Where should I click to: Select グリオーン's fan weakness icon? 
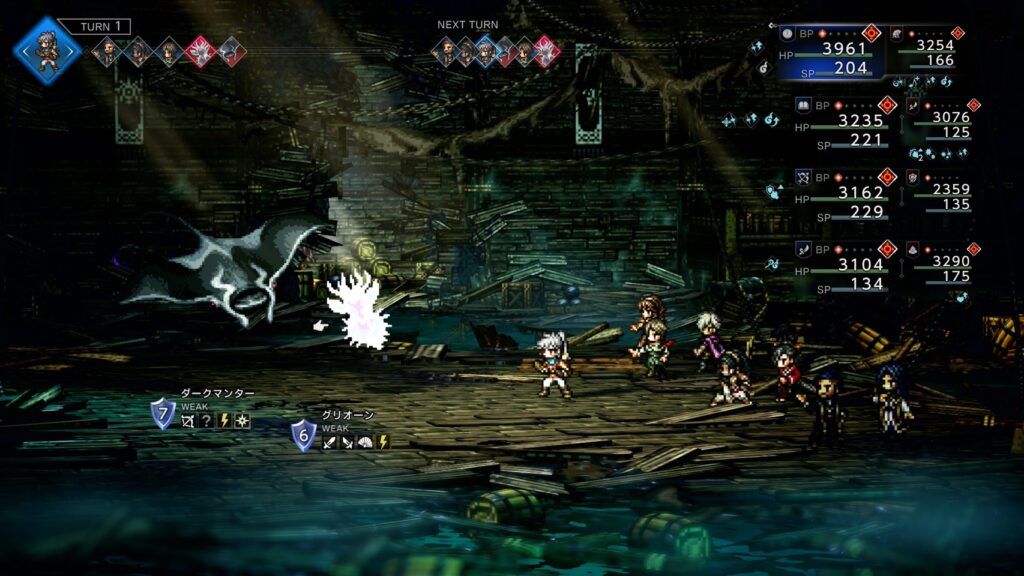point(365,442)
